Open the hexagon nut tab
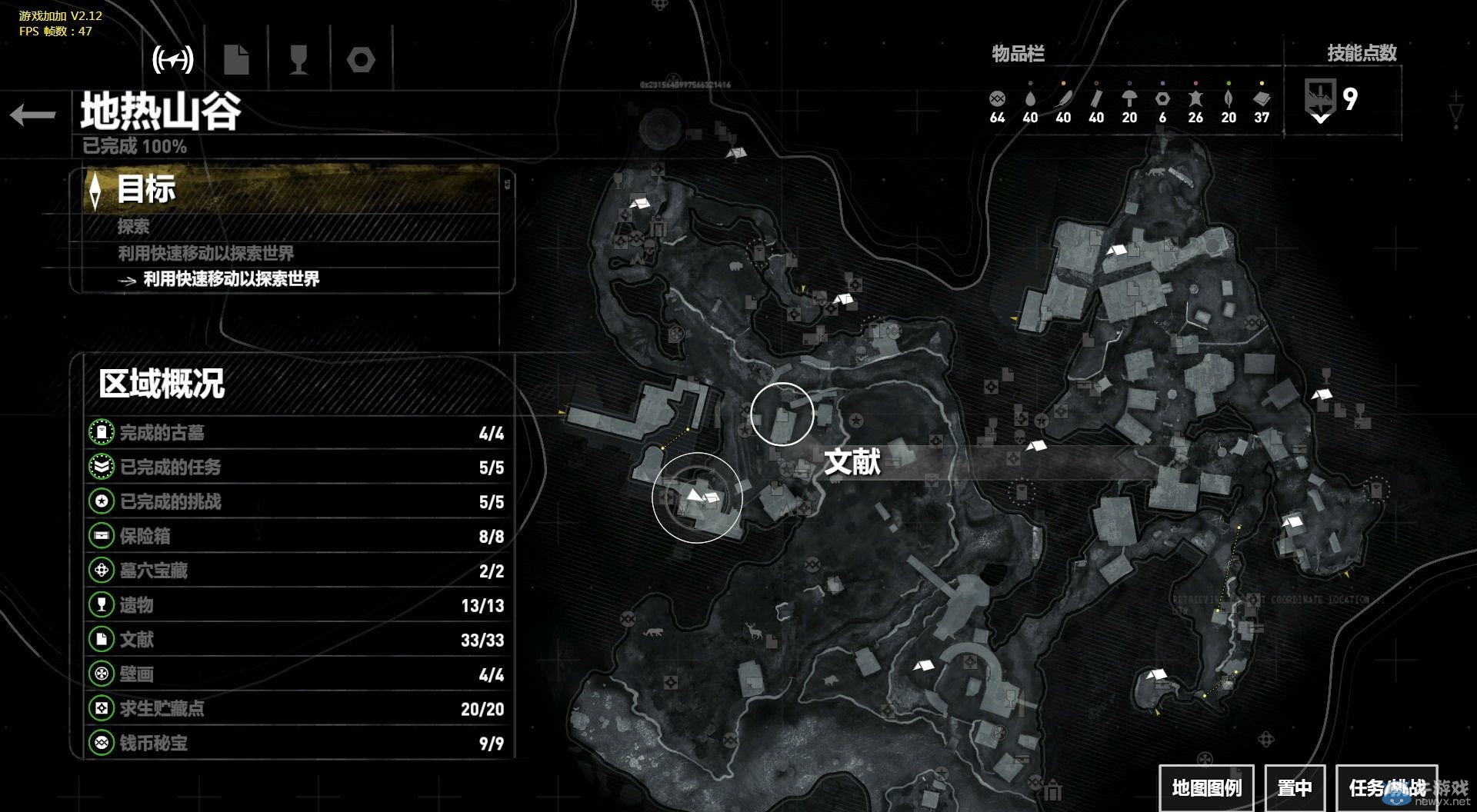The height and width of the screenshot is (812, 1477). (x=361, y=59)
